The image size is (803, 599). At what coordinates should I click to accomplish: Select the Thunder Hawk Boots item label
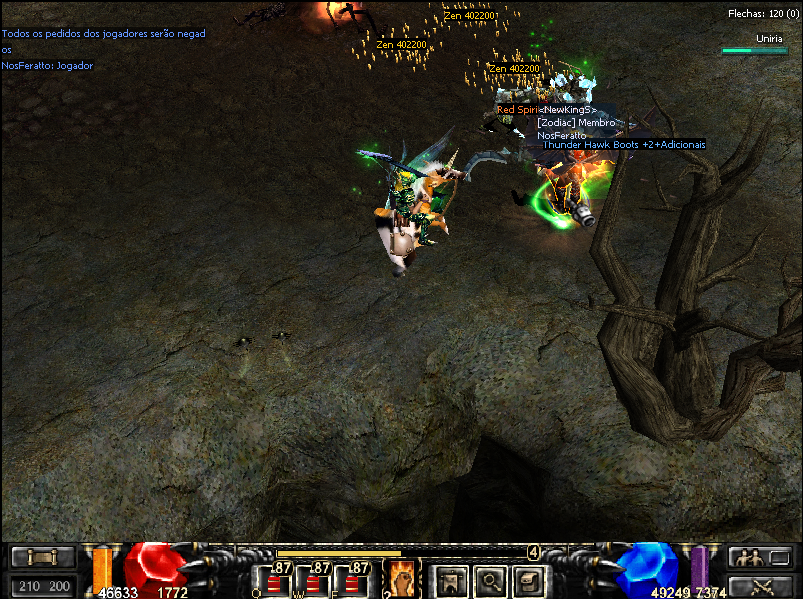(623, 144)
